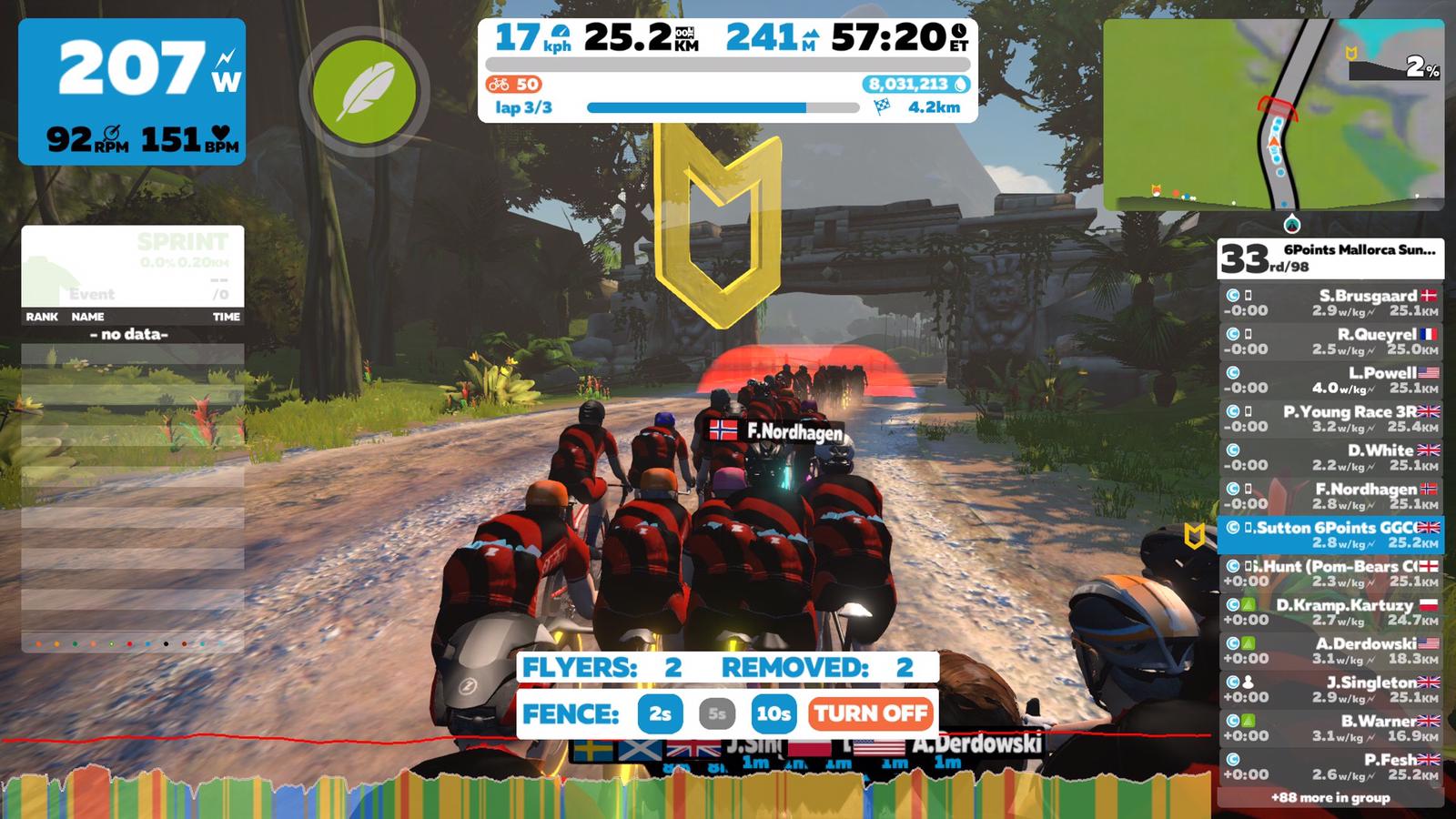Select F.Nordhagen's row in rider list
Viewport: 1456px width, 819px height.
click(1330, 496)
